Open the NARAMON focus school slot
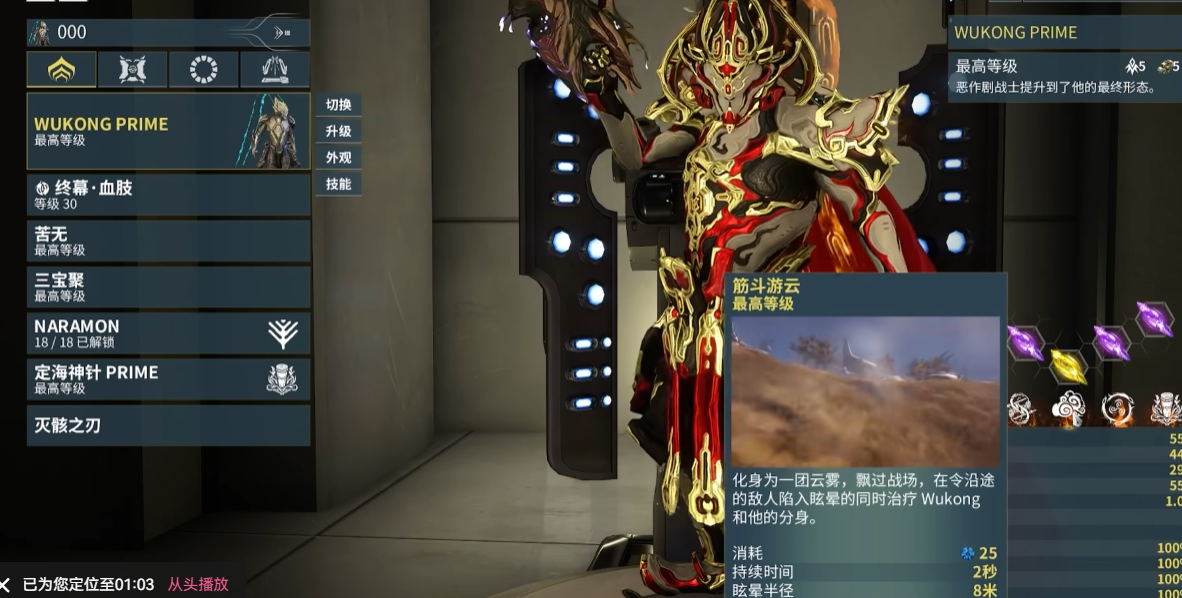Viewport: 1182px width, 598px height. [x=168, y=333]
